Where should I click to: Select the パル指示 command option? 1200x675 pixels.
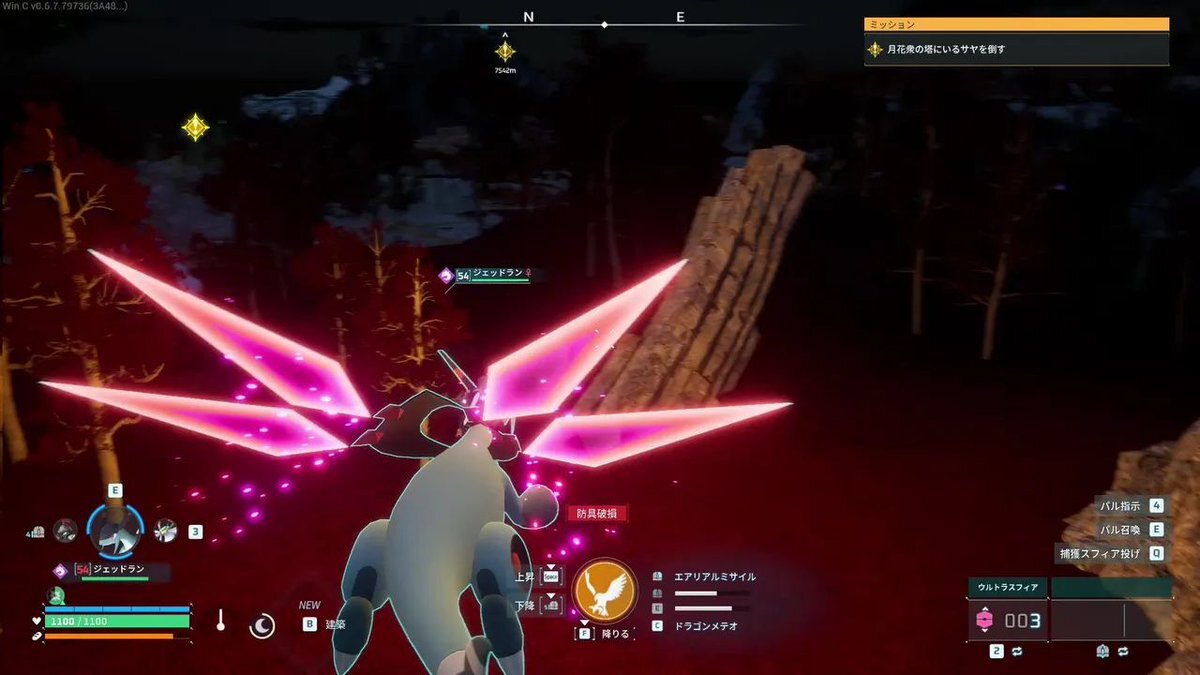(1130, 506)
